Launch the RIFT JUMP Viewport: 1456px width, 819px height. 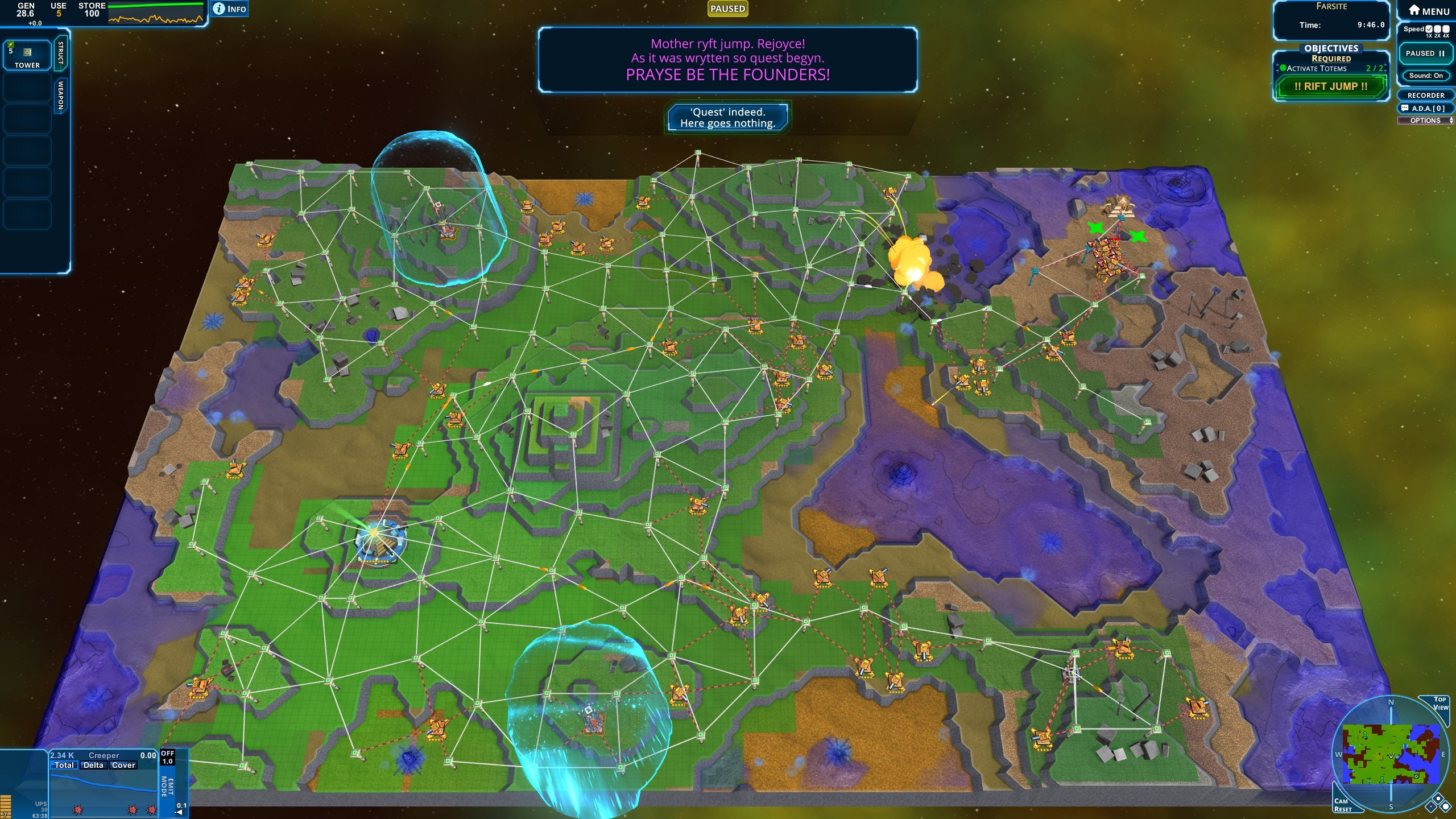(x=1330, y=86)
